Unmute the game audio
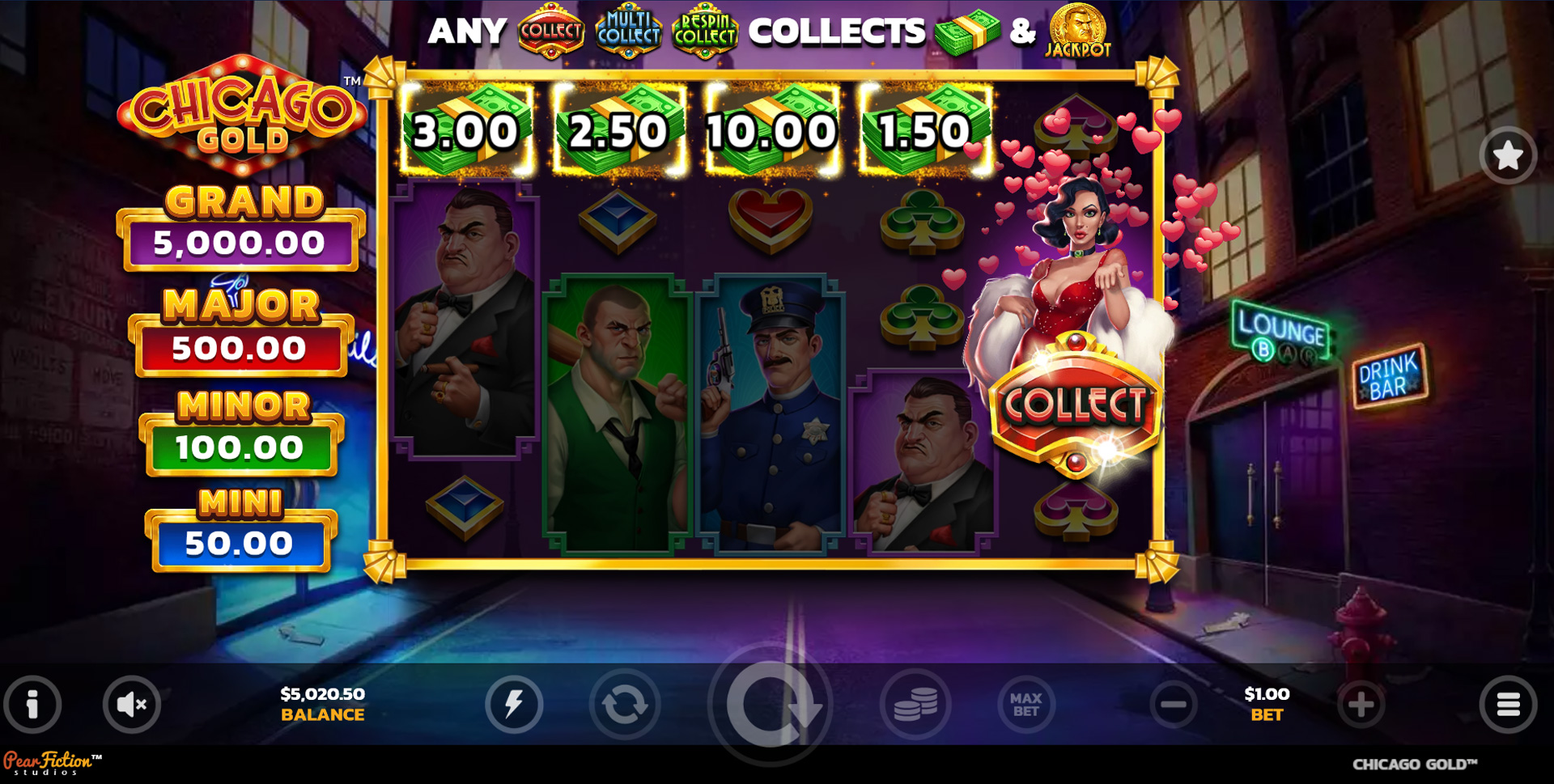Image resolution: width=1554 pixels, height=784 pixels. click(x=131, y=704)
